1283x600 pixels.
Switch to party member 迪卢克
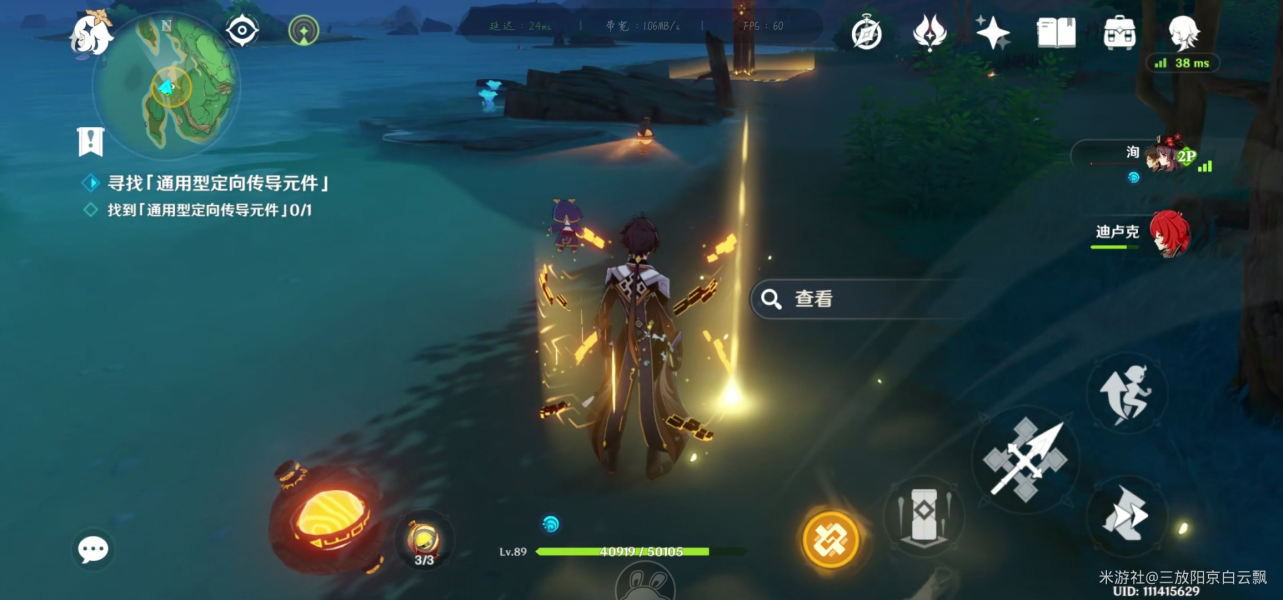pos(1168,233)
